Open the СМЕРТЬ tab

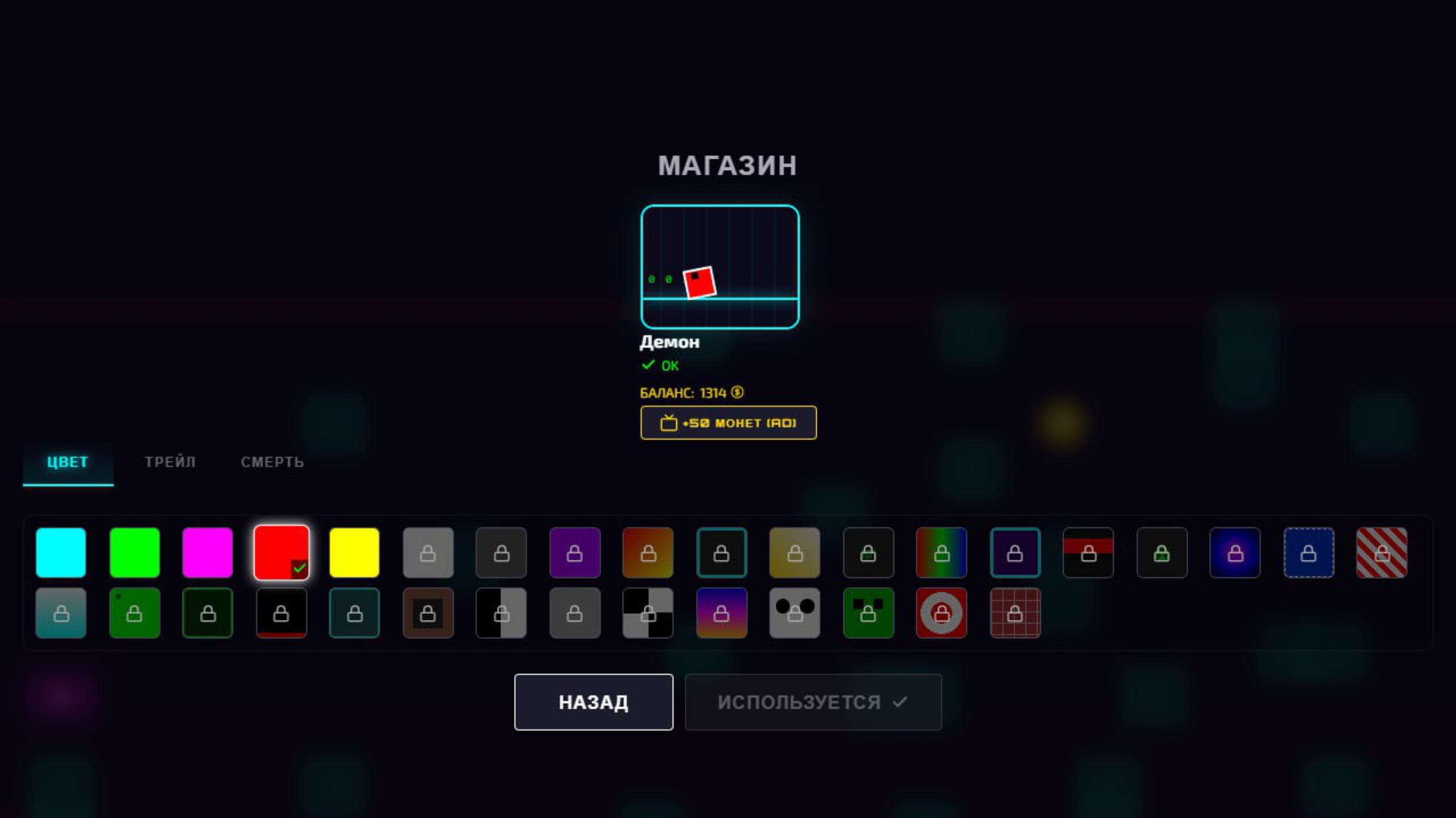pos(272,462)
